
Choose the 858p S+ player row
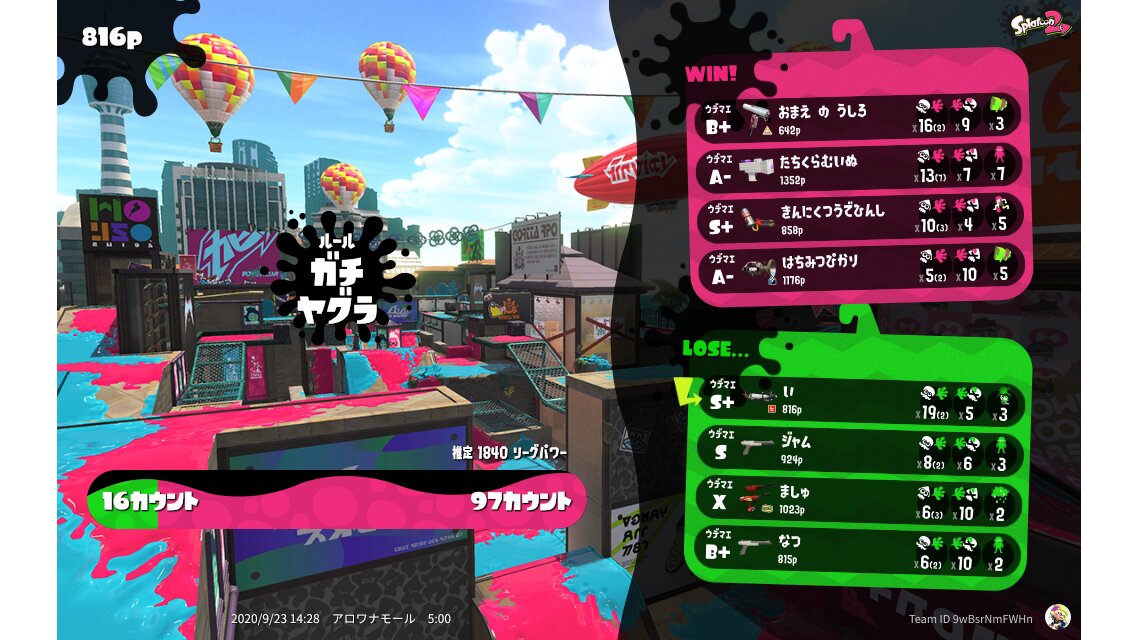click(x=858, y=217)
